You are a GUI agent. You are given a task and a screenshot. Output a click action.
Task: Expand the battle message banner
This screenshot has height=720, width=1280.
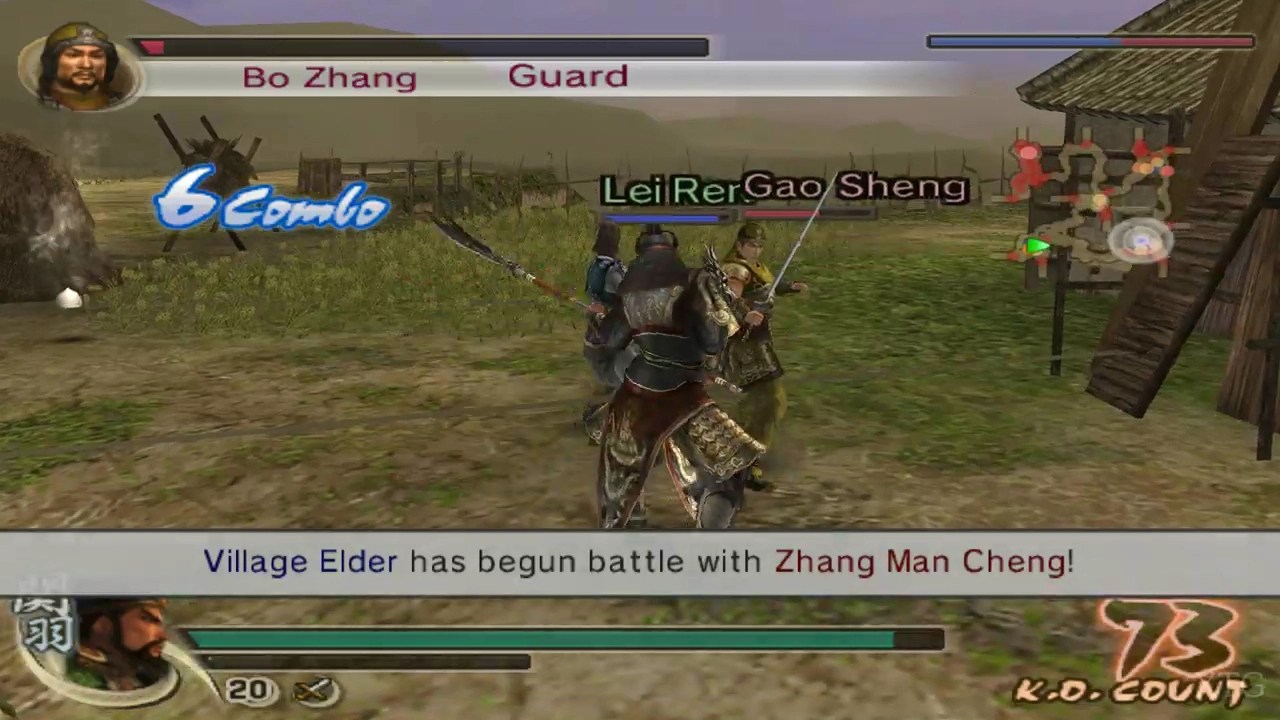tap(640, 561)
